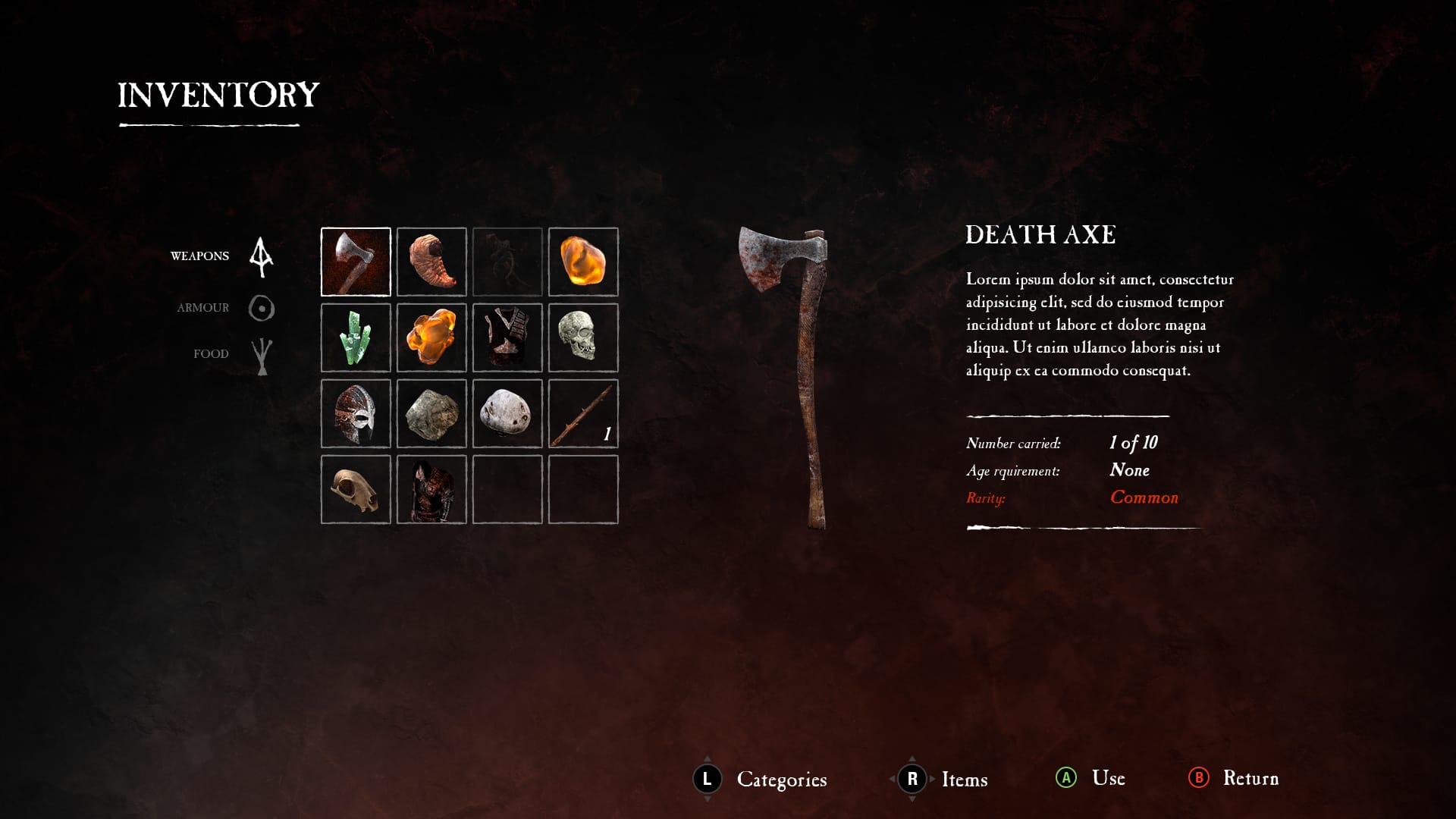Select the dimmed rope item slot

tap(507, 262)
